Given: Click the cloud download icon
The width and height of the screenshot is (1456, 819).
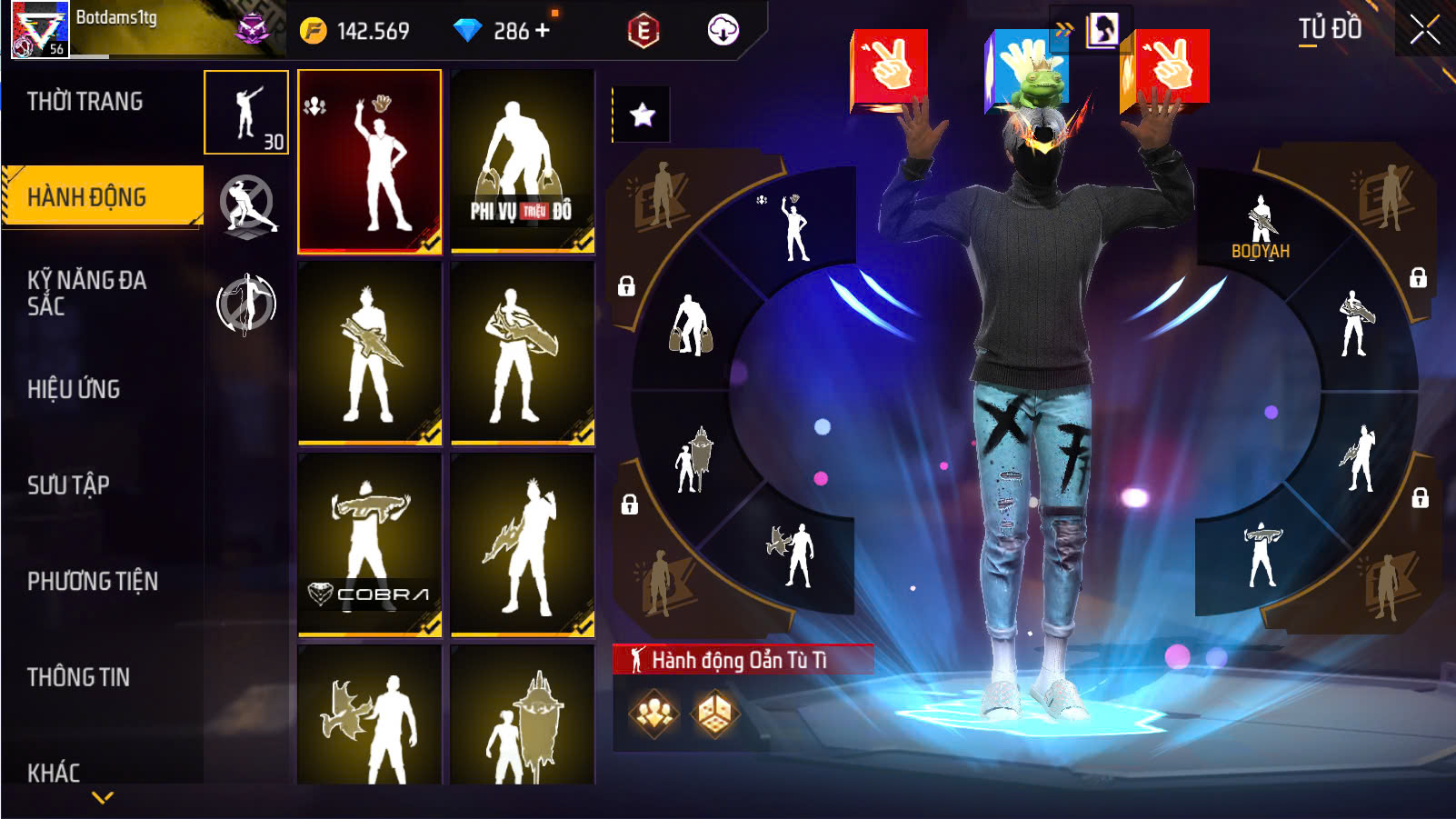Looking at the screenshot, I should [723, 30].
